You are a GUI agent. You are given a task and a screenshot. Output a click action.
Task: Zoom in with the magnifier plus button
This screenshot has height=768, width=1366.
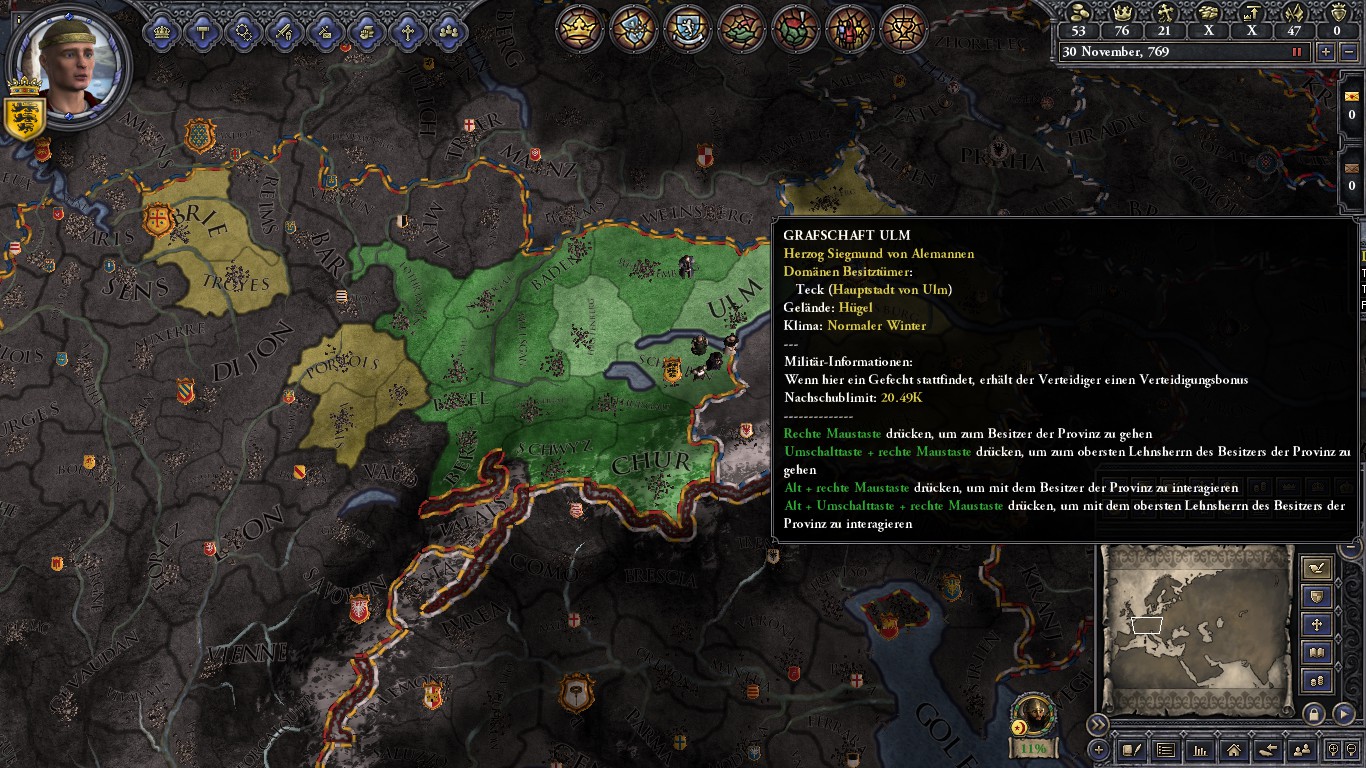tap(1333, 749)
